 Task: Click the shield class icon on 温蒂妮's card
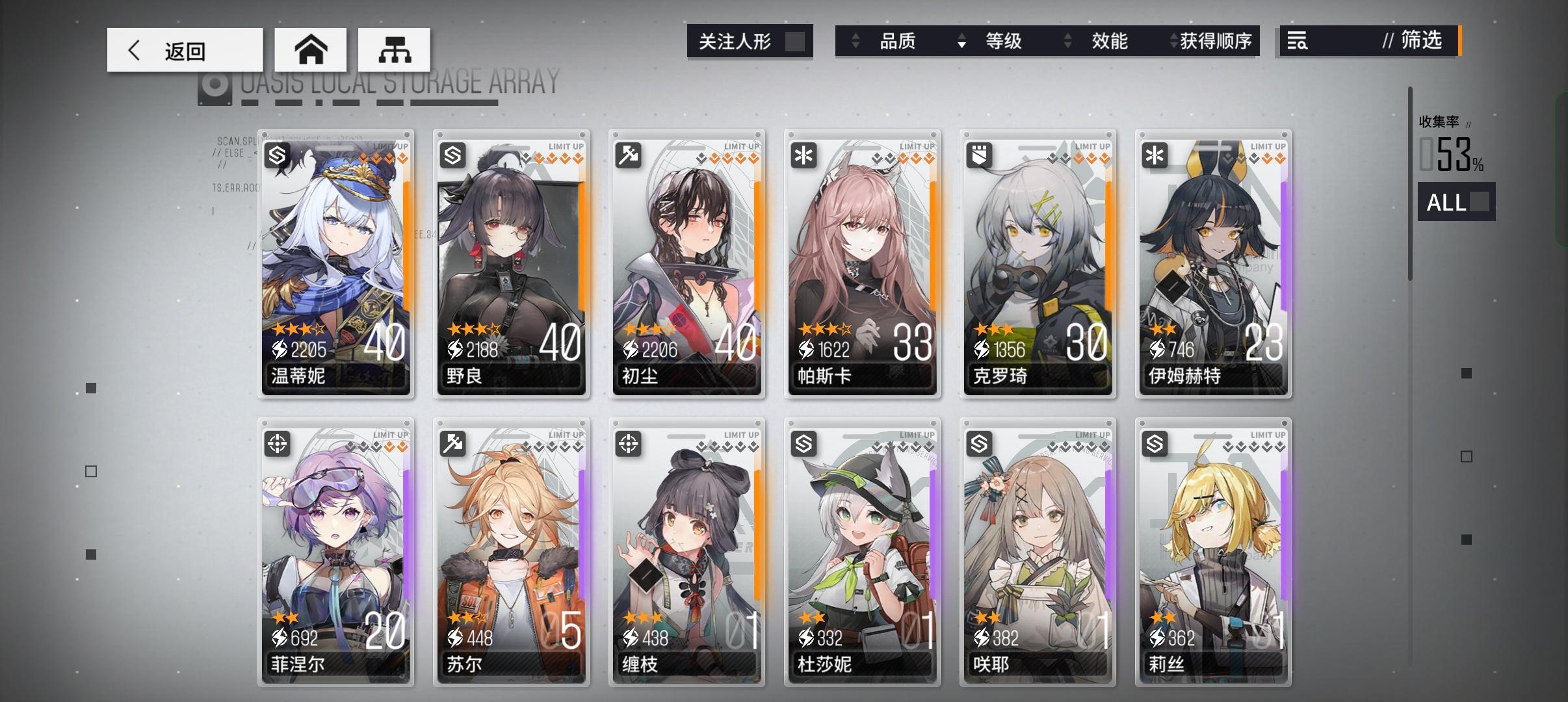pyautogui.click(x=278, y=155)
